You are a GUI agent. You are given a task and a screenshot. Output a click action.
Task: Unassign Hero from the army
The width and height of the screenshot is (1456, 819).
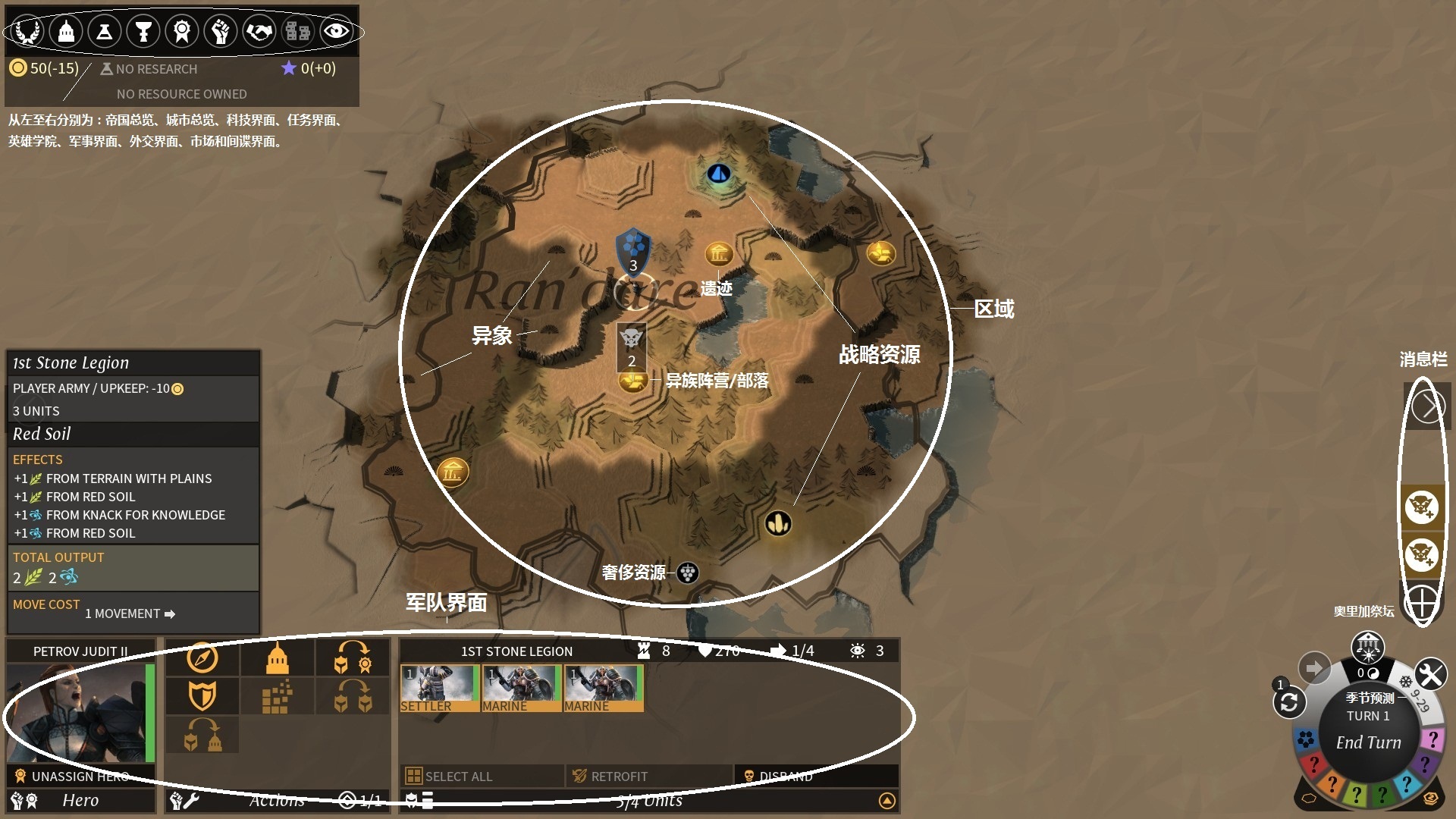(x=76, y=776)
